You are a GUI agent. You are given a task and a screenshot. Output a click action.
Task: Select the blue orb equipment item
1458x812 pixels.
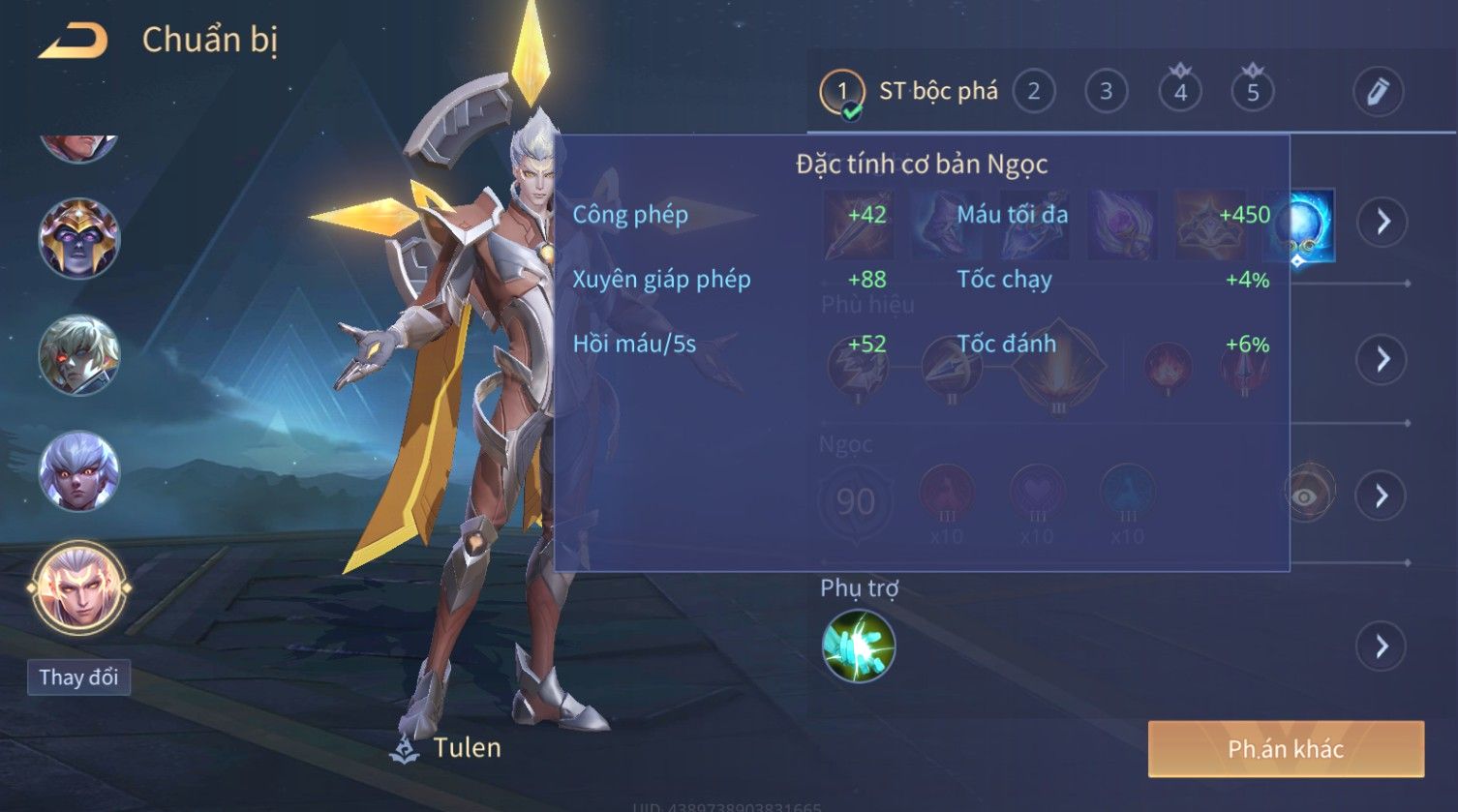point(1300,226)
